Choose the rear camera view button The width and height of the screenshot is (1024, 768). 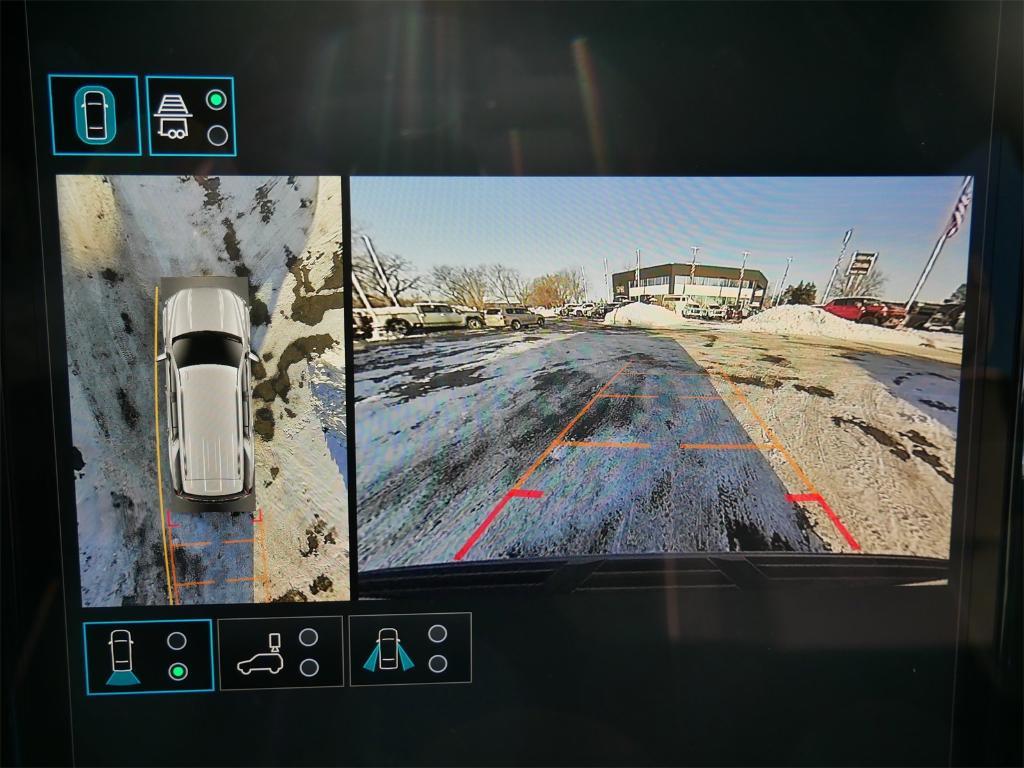click(x=148, y=656)
